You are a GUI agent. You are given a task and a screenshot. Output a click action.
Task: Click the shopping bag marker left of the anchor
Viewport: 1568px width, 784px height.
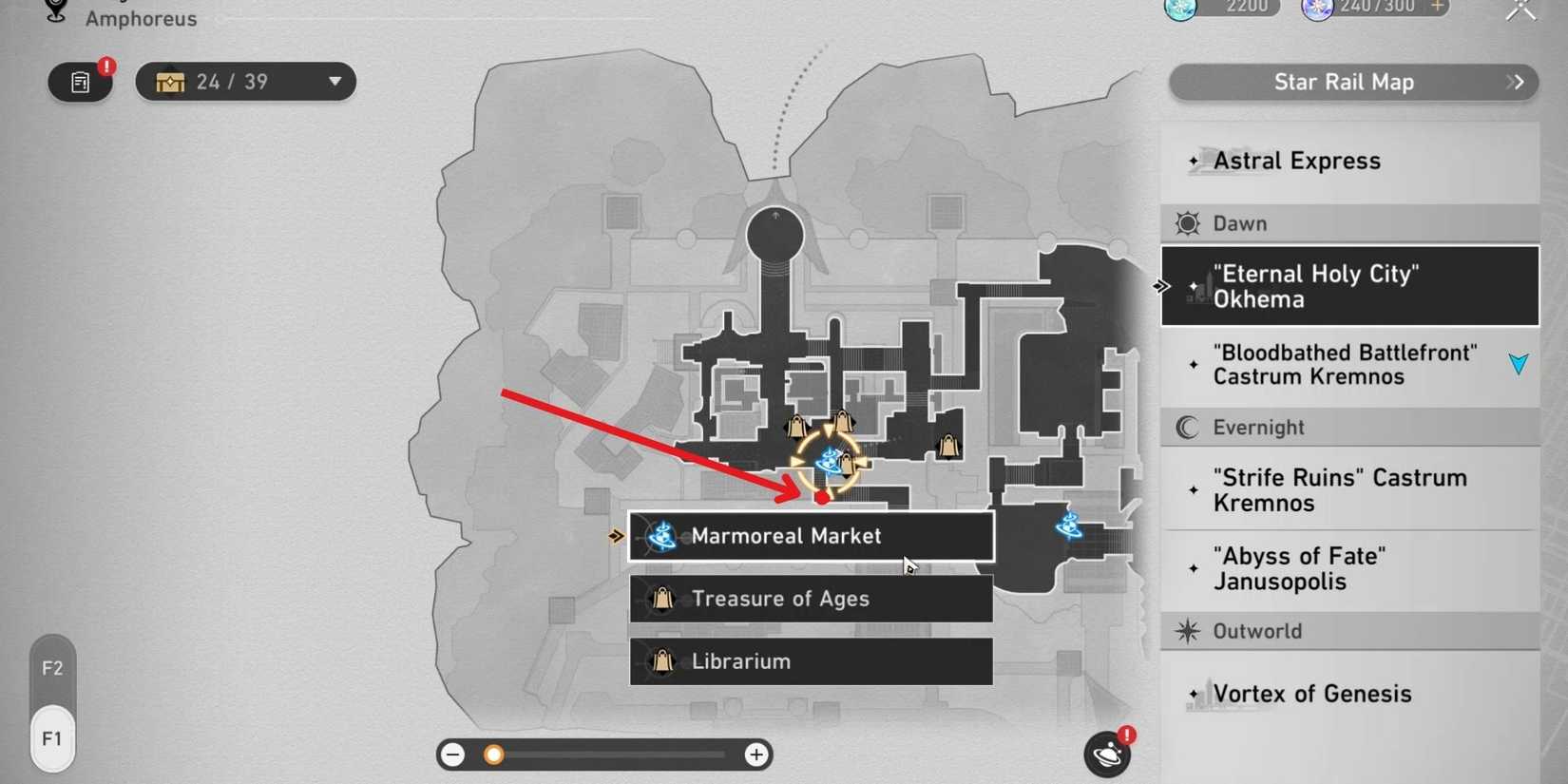(x=794, y=428)
